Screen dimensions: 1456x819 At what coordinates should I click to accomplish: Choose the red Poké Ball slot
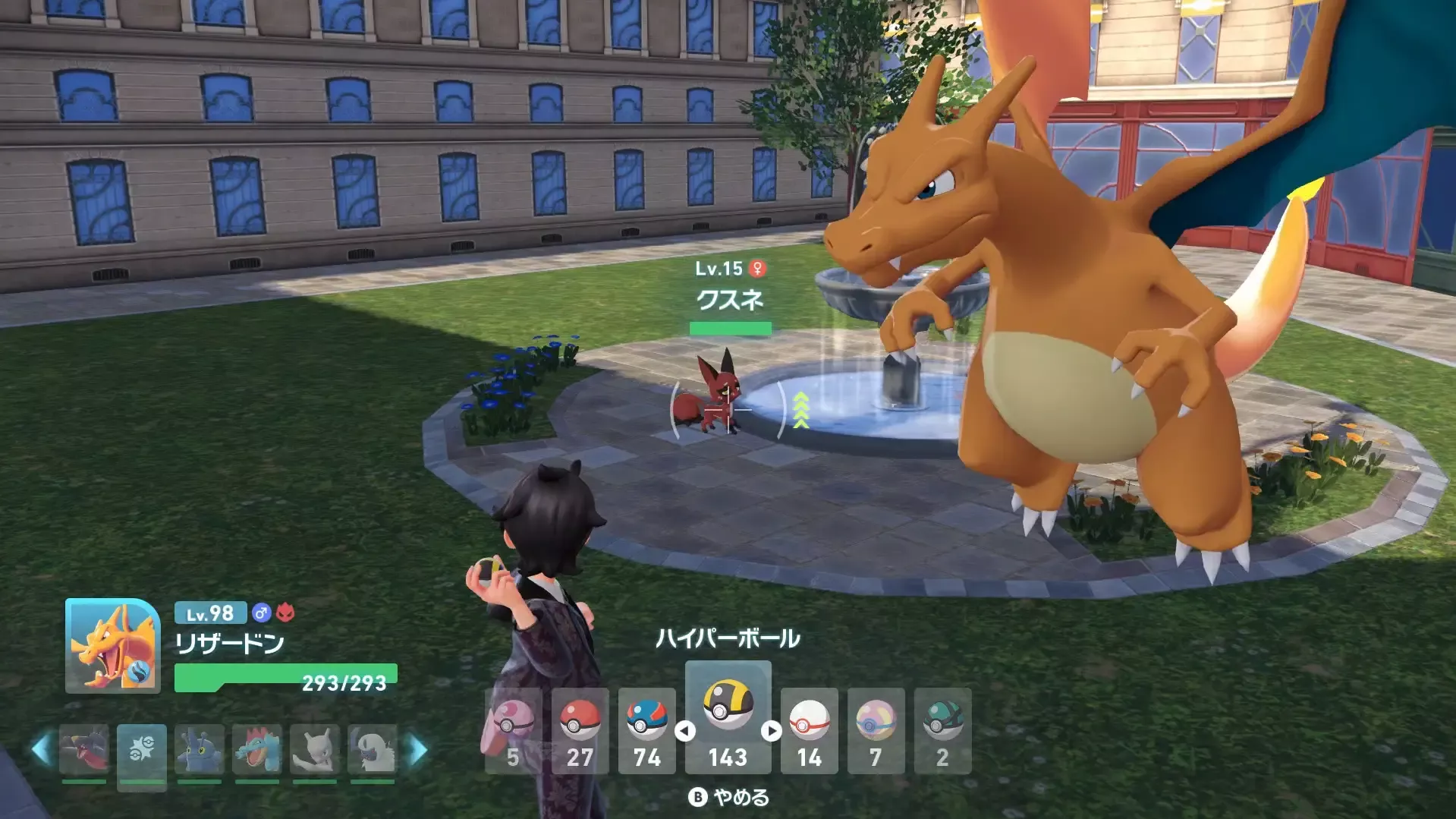tap(580, 730)
